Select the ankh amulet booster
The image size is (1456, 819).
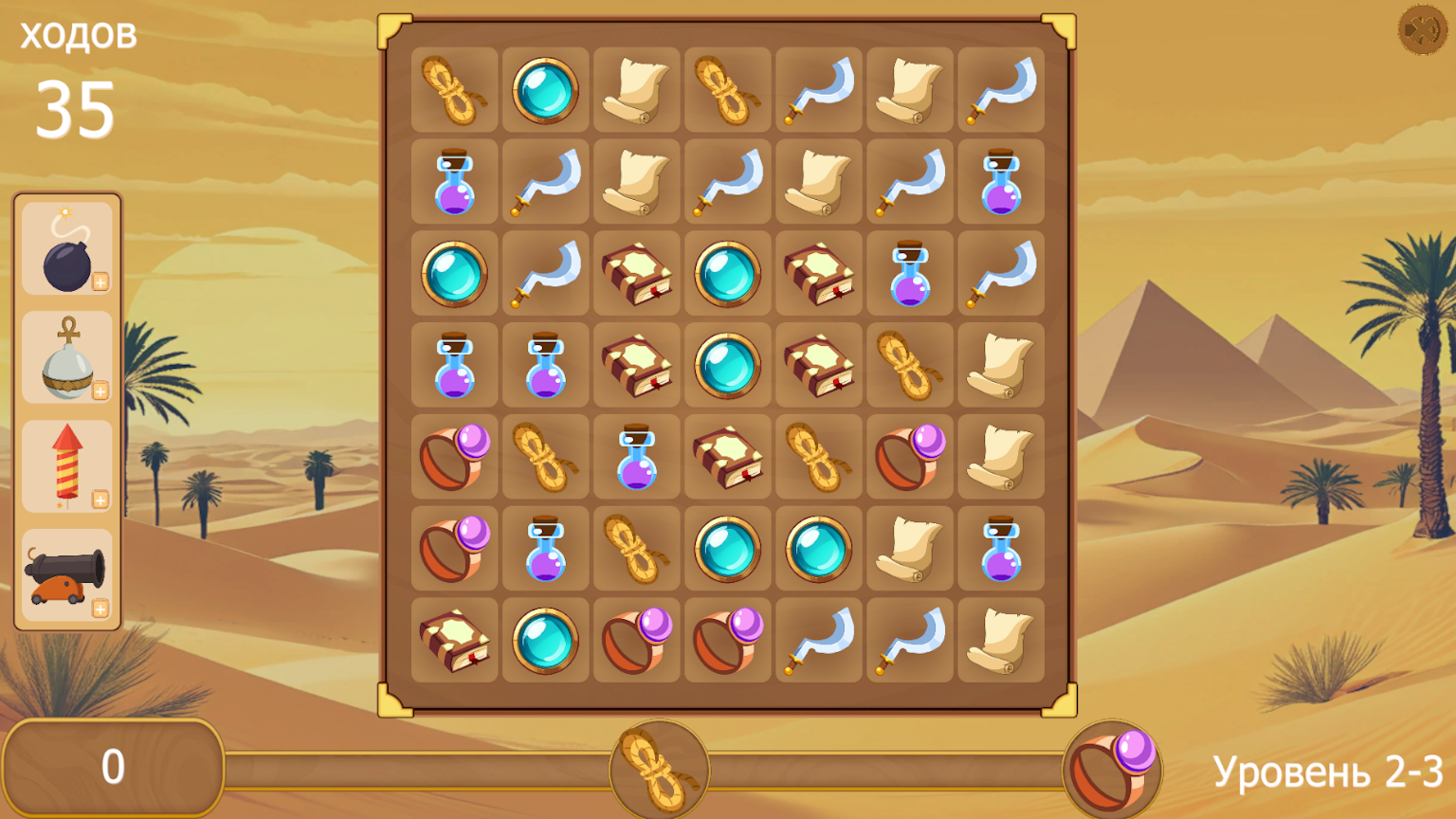click(65, 357)
